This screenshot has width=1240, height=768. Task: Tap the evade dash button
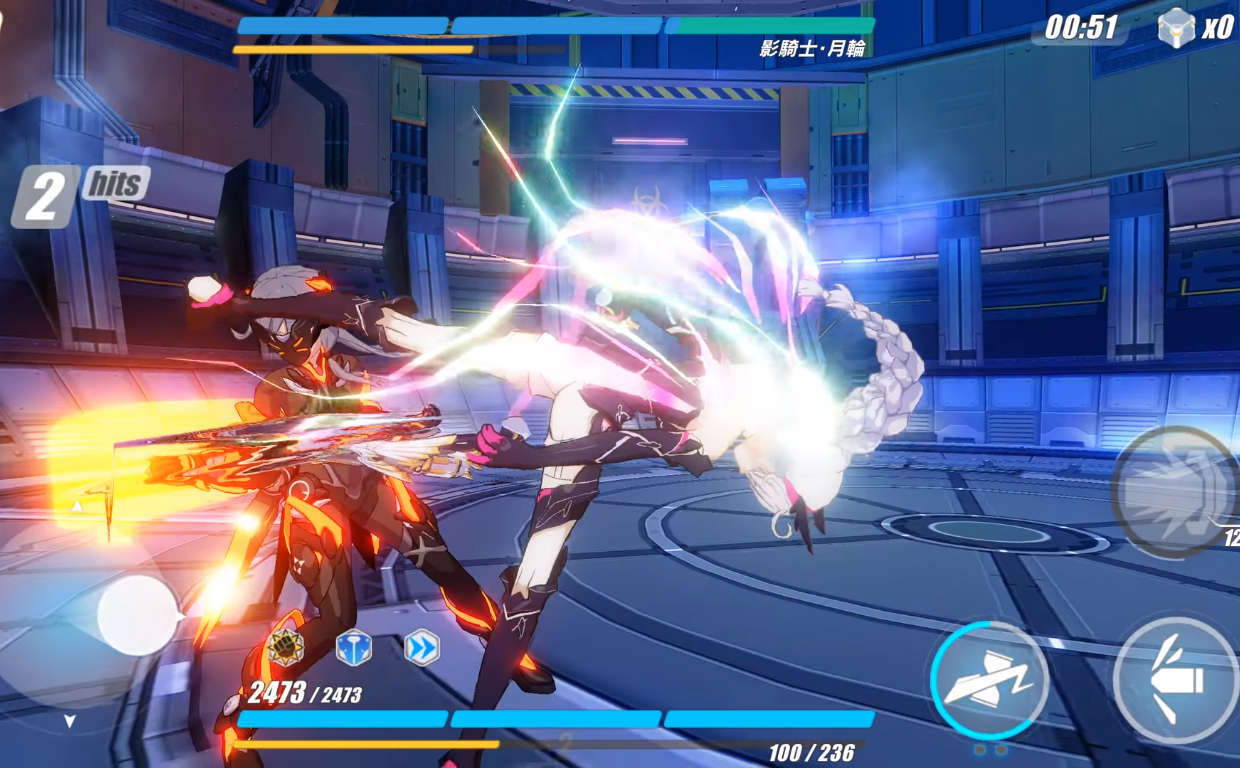[989, 680]
